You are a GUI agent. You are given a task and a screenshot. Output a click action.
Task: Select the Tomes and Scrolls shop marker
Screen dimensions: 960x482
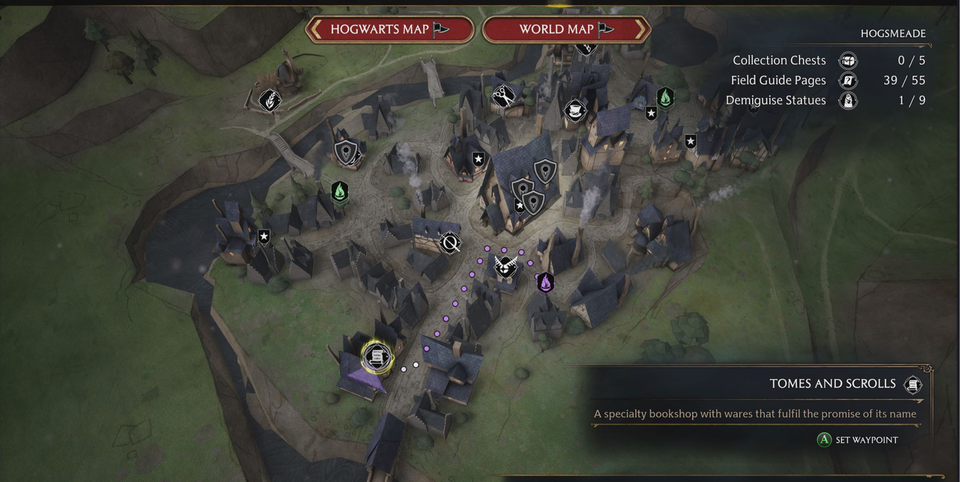click(x=376, y=354)
